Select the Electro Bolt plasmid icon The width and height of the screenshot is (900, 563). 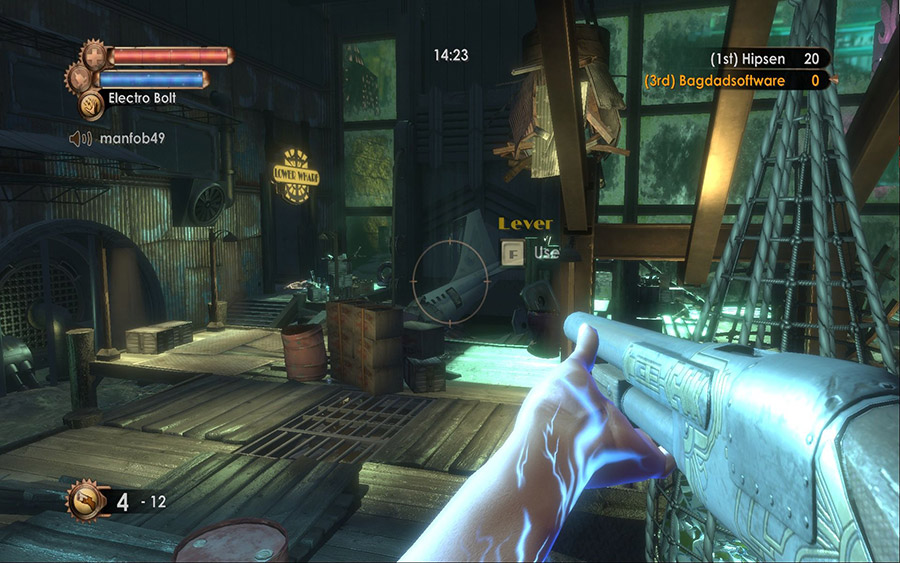tap(91, 100)
